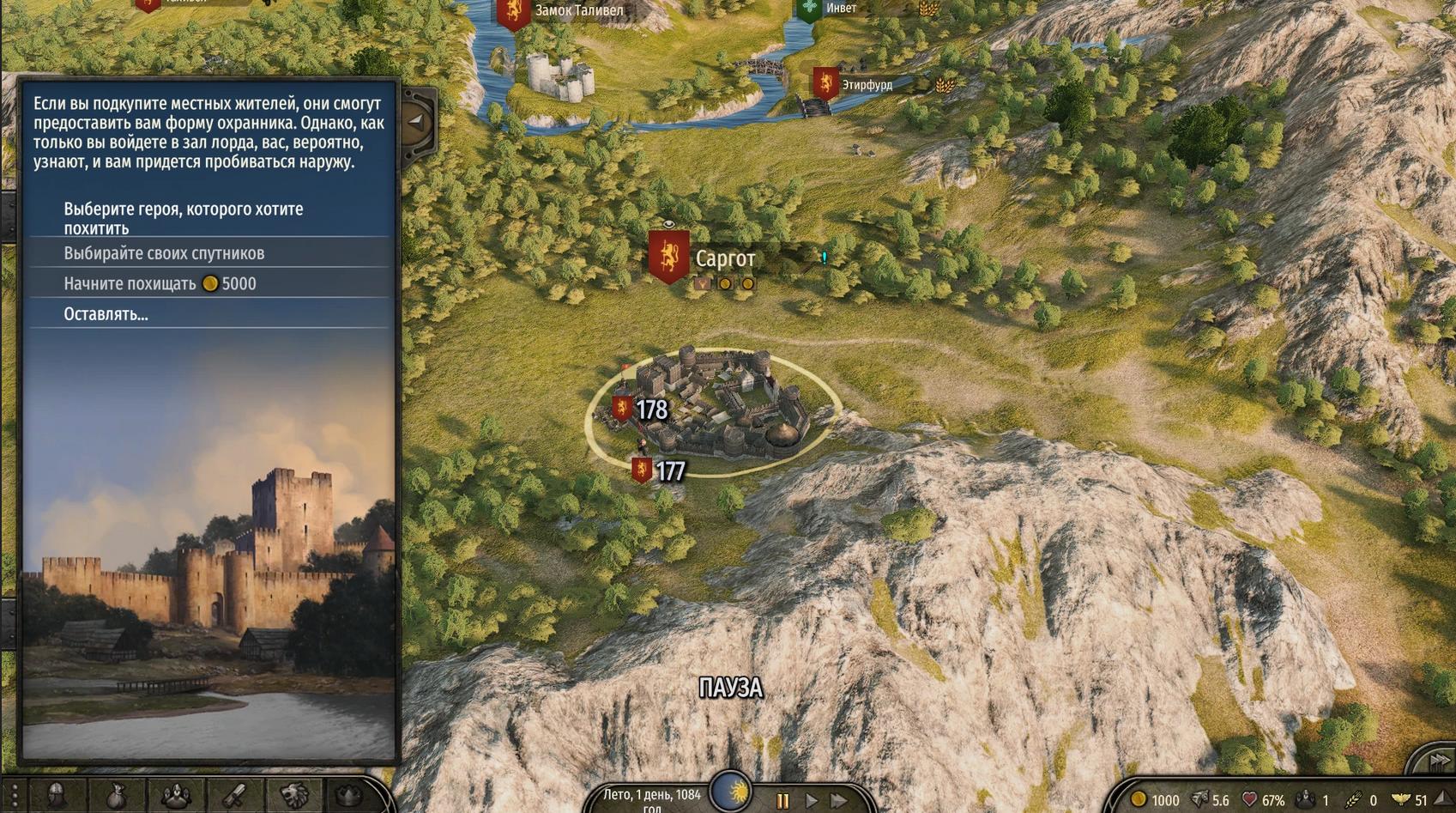Viewport: 1456px width, 813px height.
Task: Open the party troops screen
Action: [x=176, y=797]
